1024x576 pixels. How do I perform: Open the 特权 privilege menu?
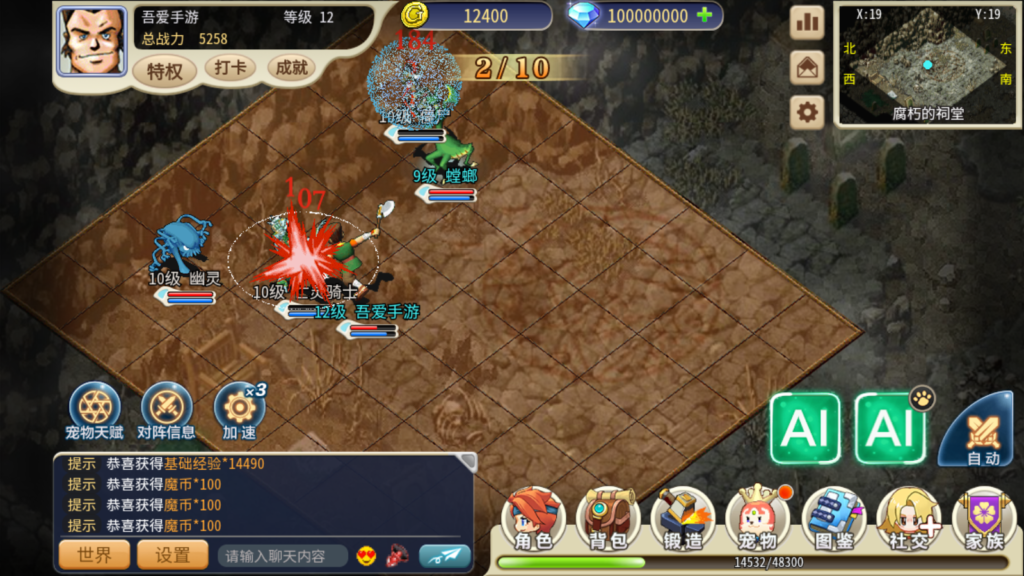click(164, 70)
